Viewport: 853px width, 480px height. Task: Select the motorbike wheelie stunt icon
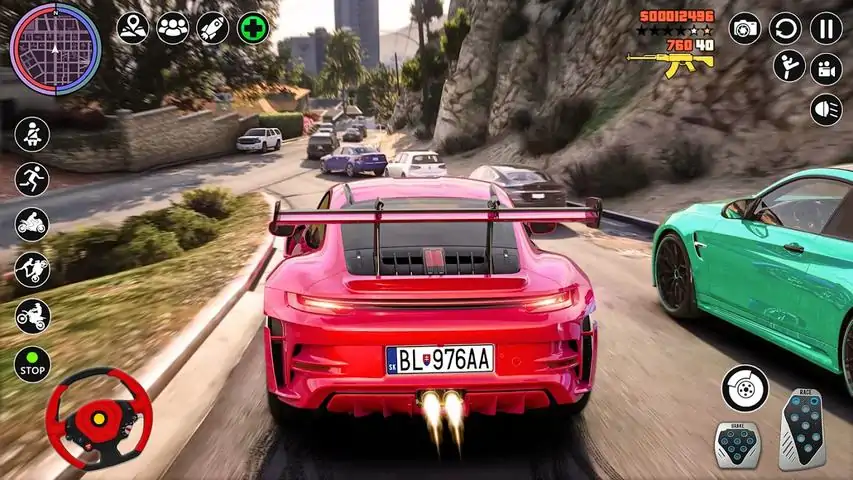pos(32,269)
